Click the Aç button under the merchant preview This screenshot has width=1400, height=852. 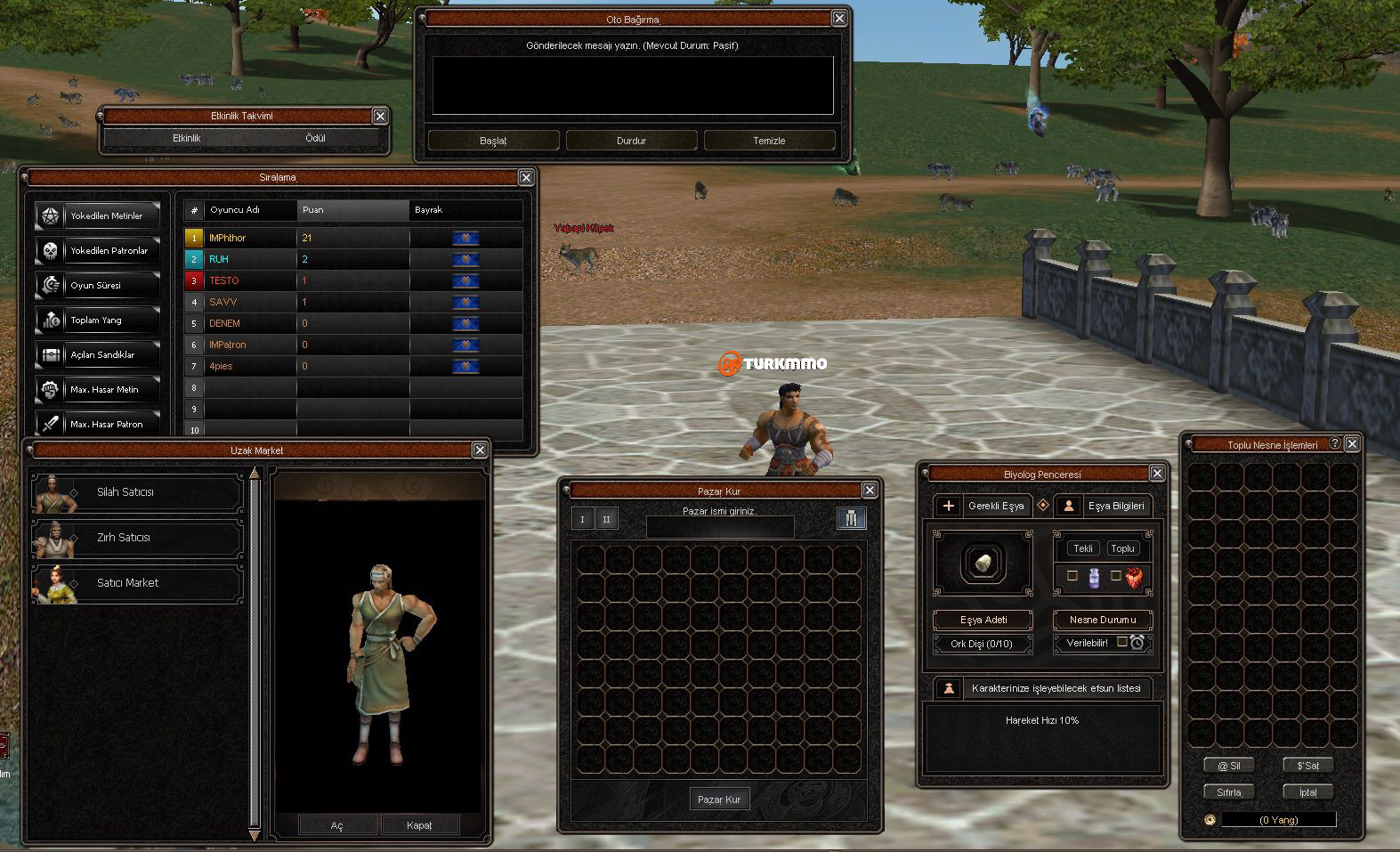tap(336, 825)
